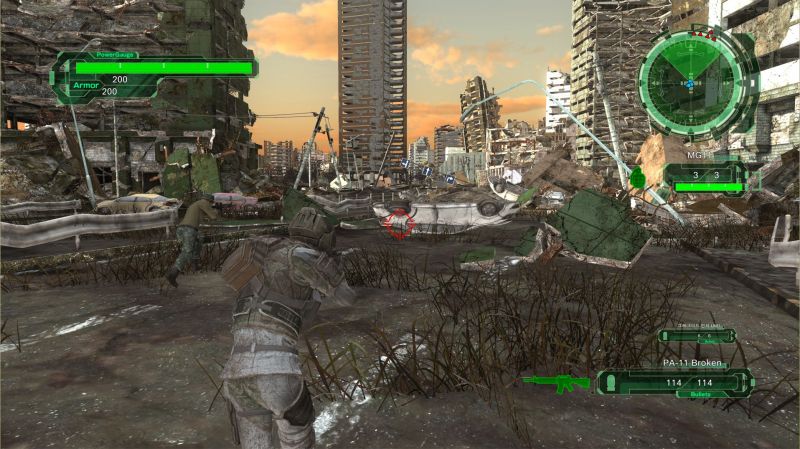This screenshot has height=449, width=800.
Task: Select the green hand grenade icon
Action: 637,178
